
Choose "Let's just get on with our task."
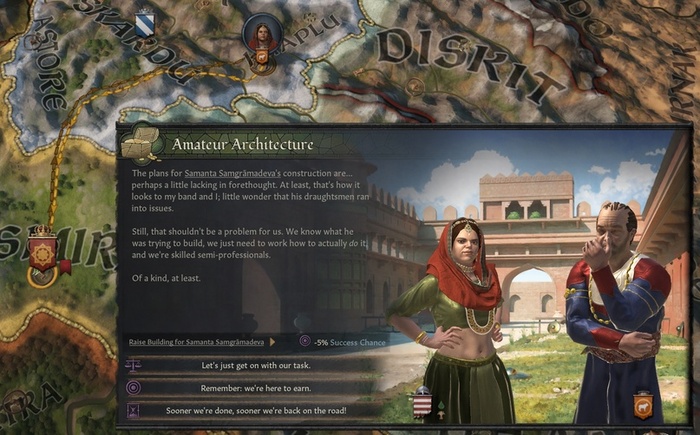pos(255,365)
